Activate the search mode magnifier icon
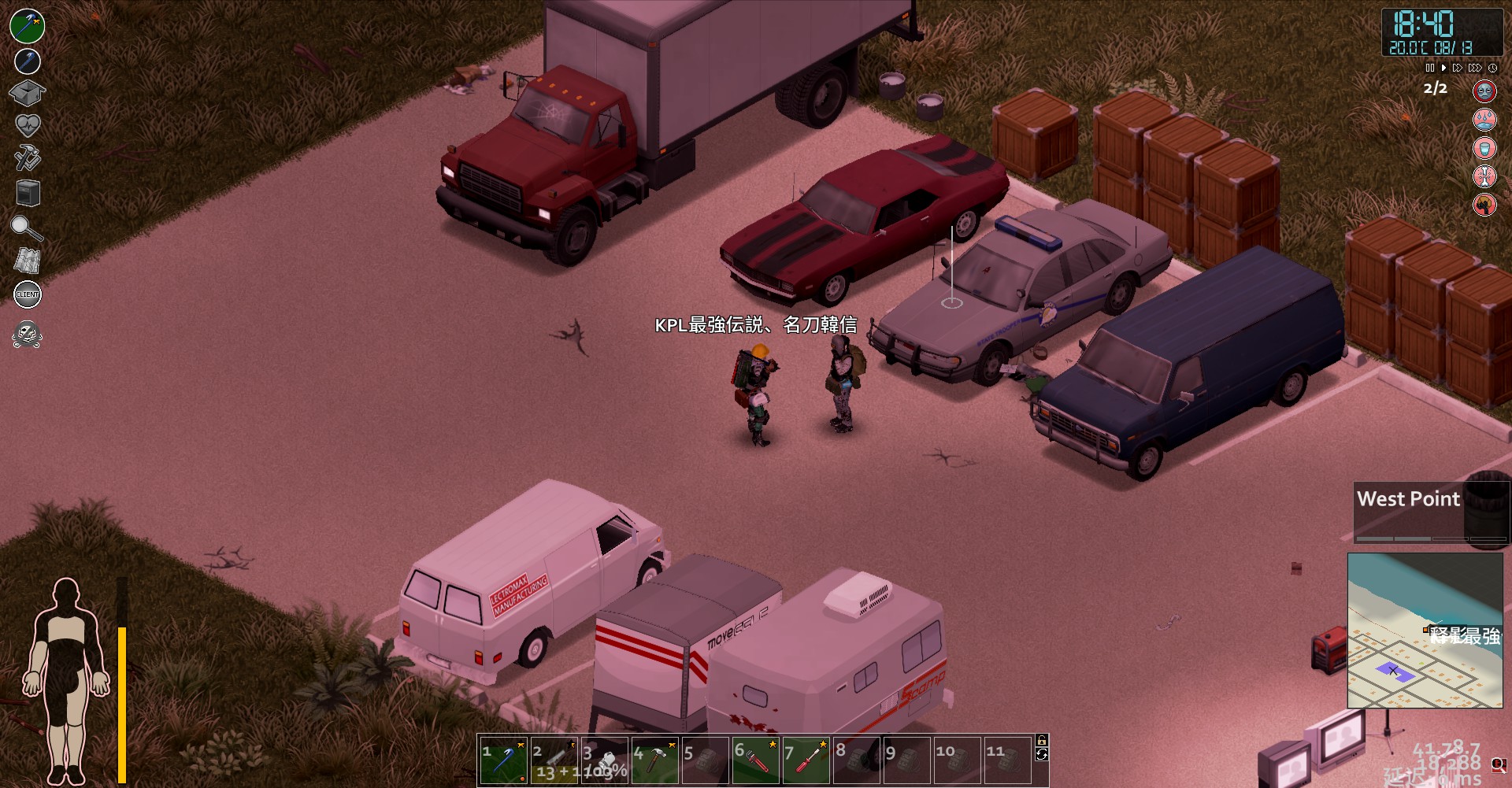 tap(26, 229)
